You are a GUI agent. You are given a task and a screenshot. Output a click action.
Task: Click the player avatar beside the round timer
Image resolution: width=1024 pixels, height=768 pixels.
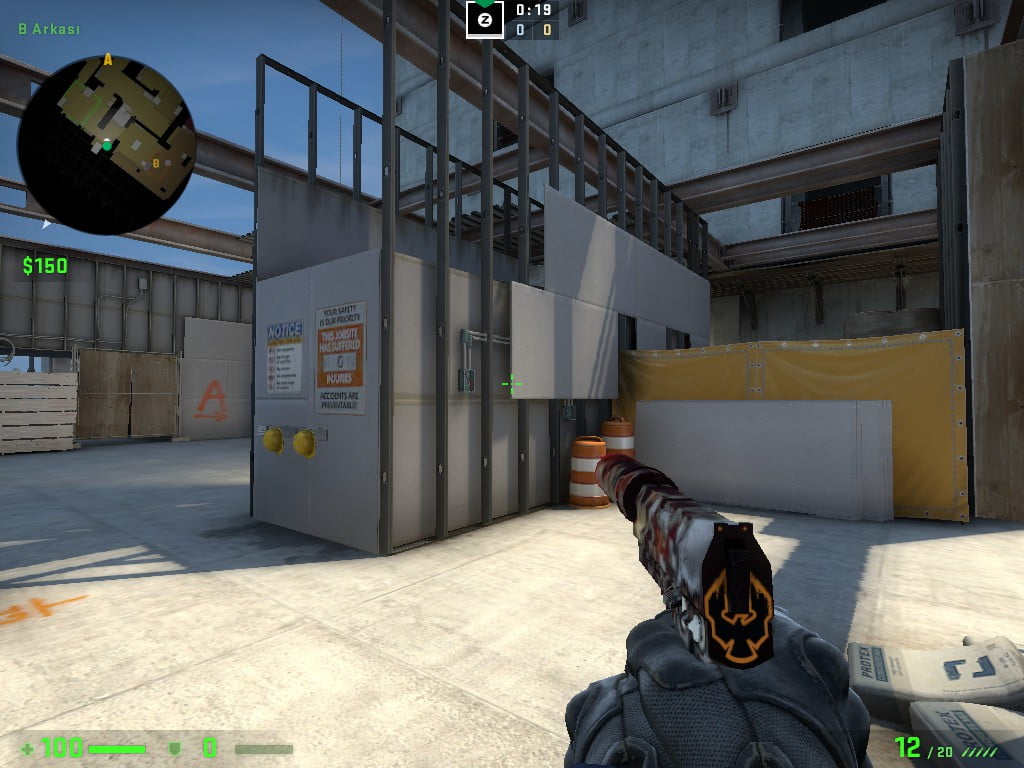pyautogui.click(x=485, y=20)
